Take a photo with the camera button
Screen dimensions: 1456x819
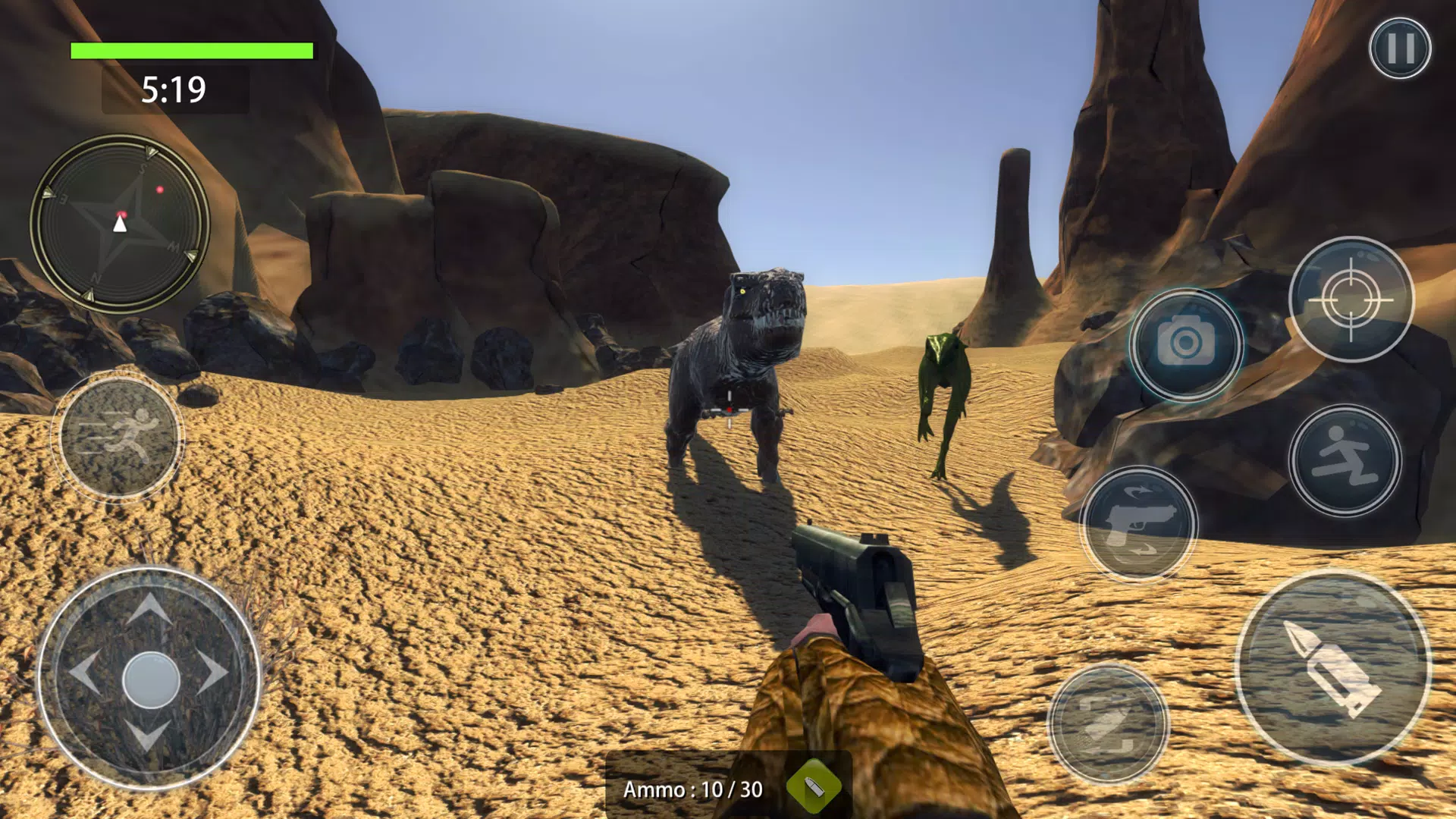pyautogui.click(x=1185, y=345)
